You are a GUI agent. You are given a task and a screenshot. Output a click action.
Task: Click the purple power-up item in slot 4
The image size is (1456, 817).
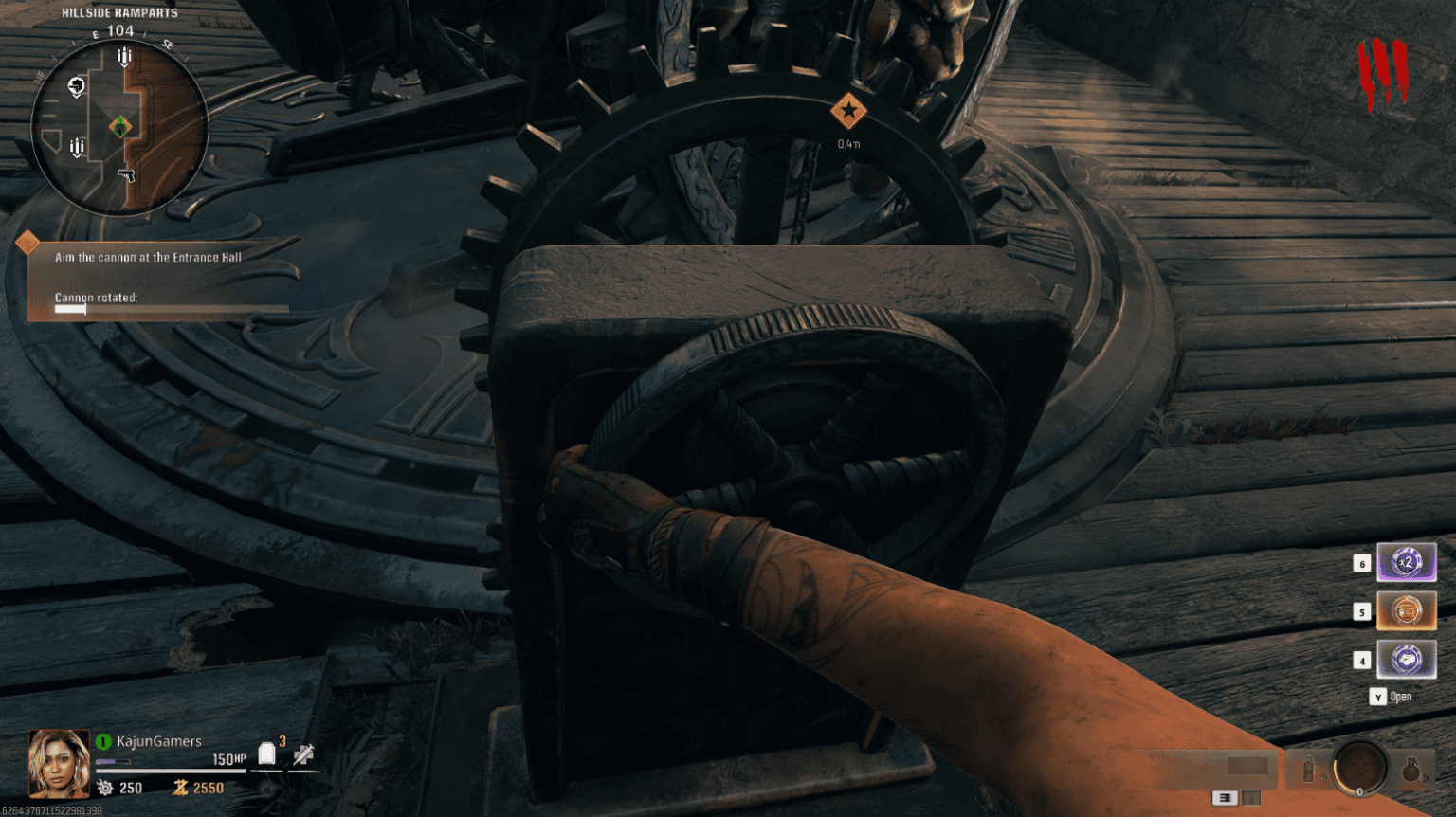coord(1406,661)
